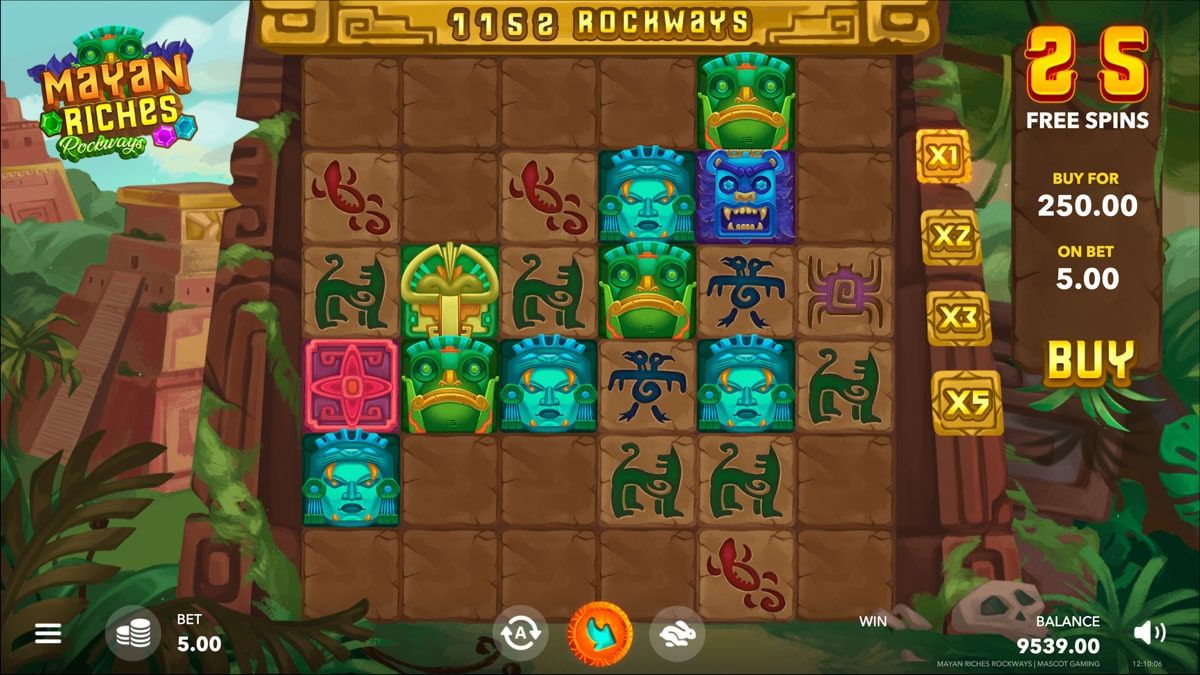This screenshot has width=1200, height=675.
Task: Spin the reels with the orange button
Action: 600,634
